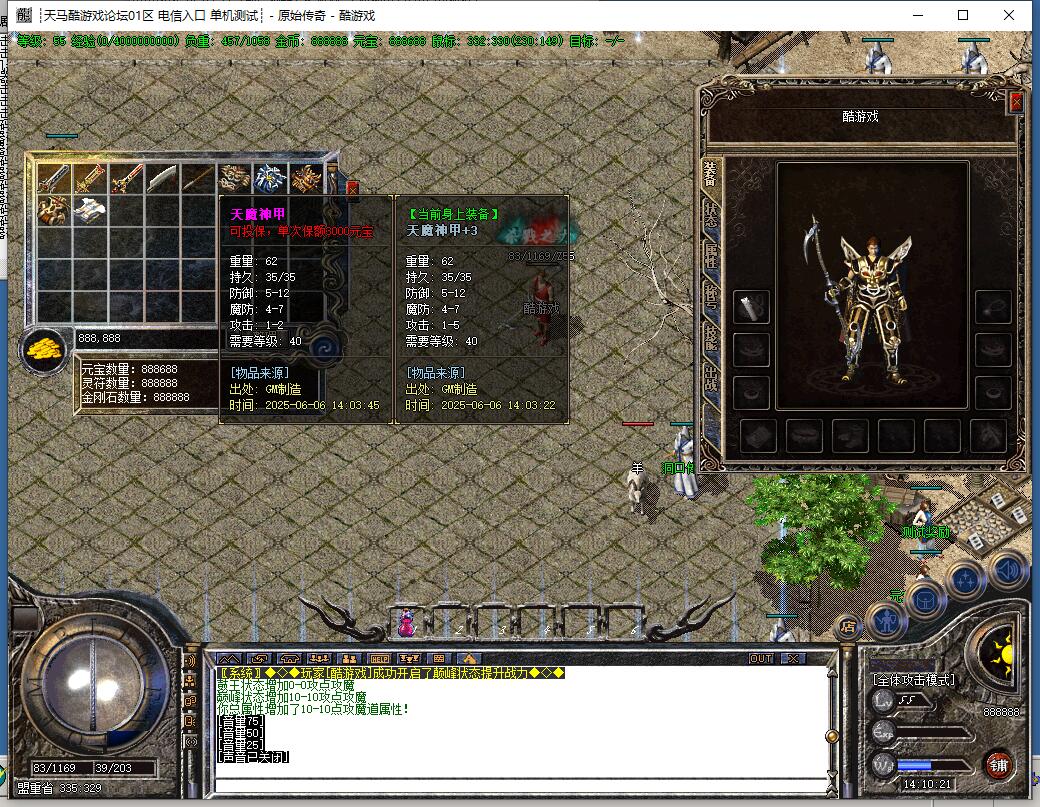Open the 属性 attributes tab
The image size is (1040, 807).
point(710,256)
